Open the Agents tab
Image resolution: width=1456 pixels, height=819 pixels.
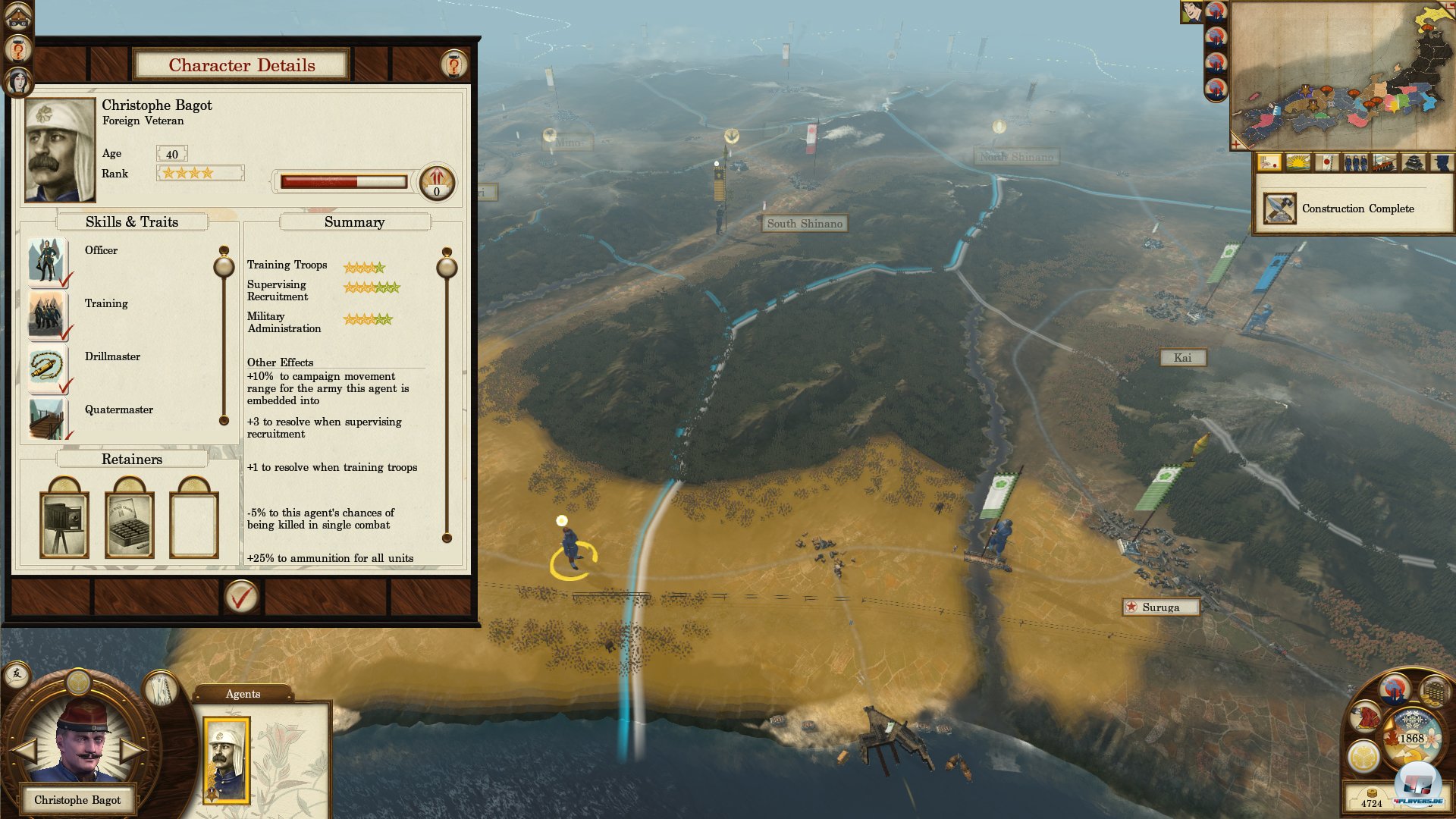243,694
